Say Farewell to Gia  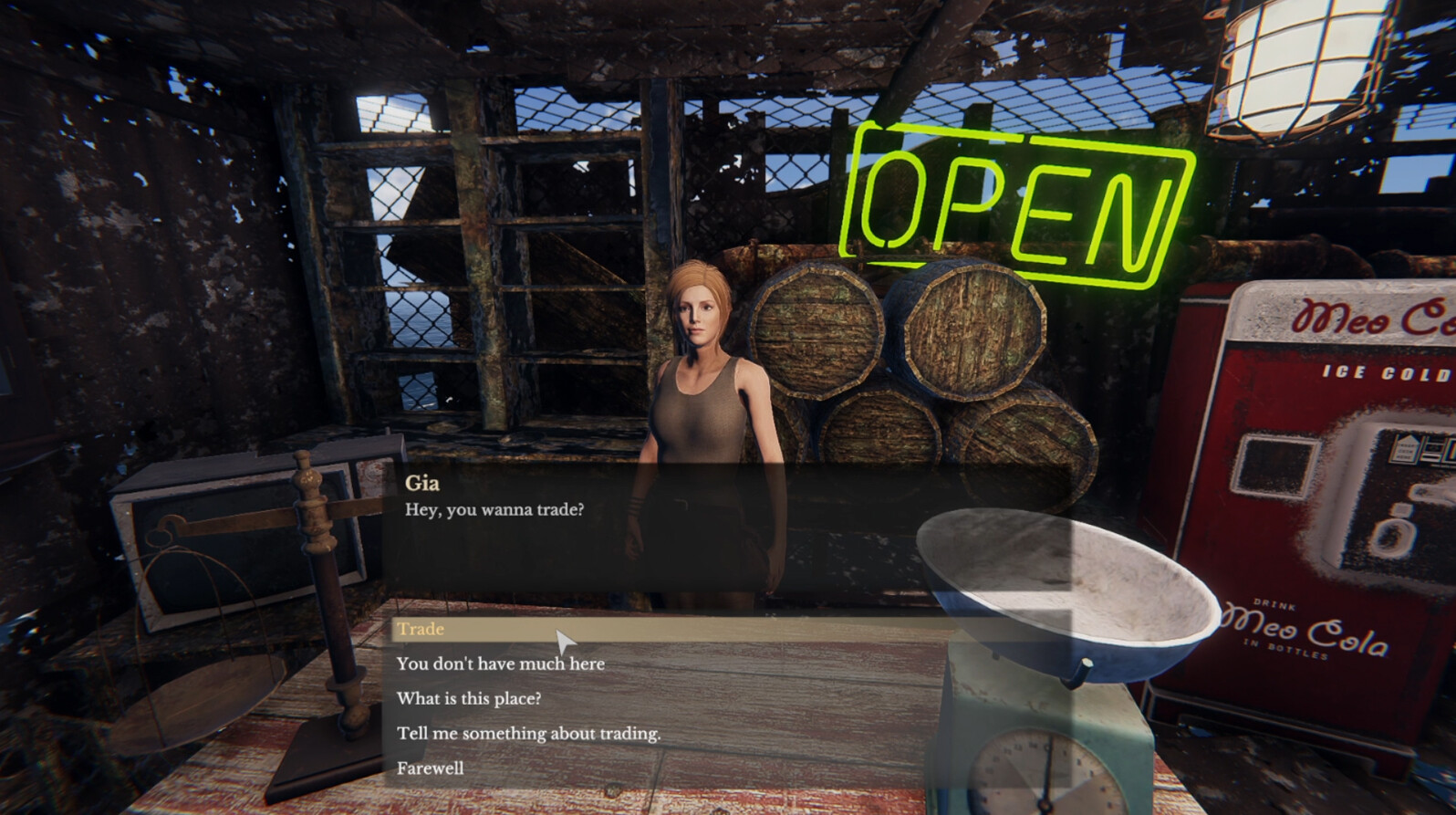point(430,768)
